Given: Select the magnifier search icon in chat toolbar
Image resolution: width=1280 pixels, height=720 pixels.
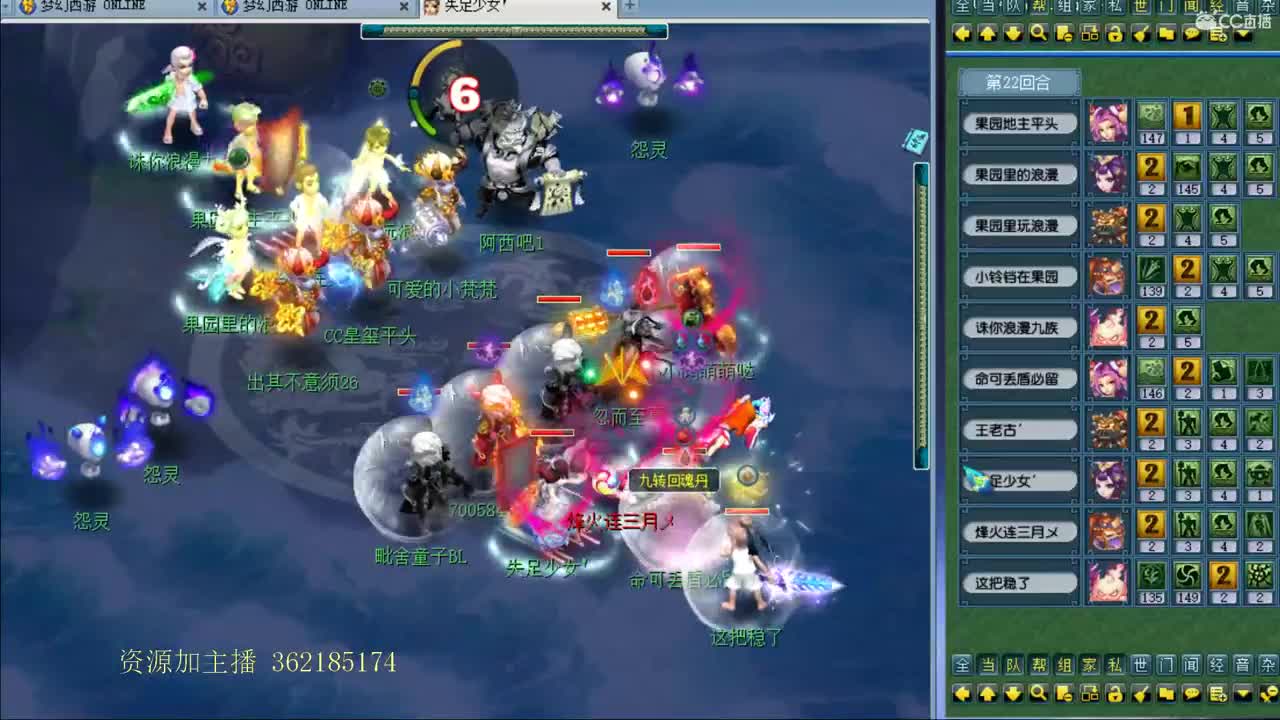Looking at the screenshot, I should coord(1038,33).
